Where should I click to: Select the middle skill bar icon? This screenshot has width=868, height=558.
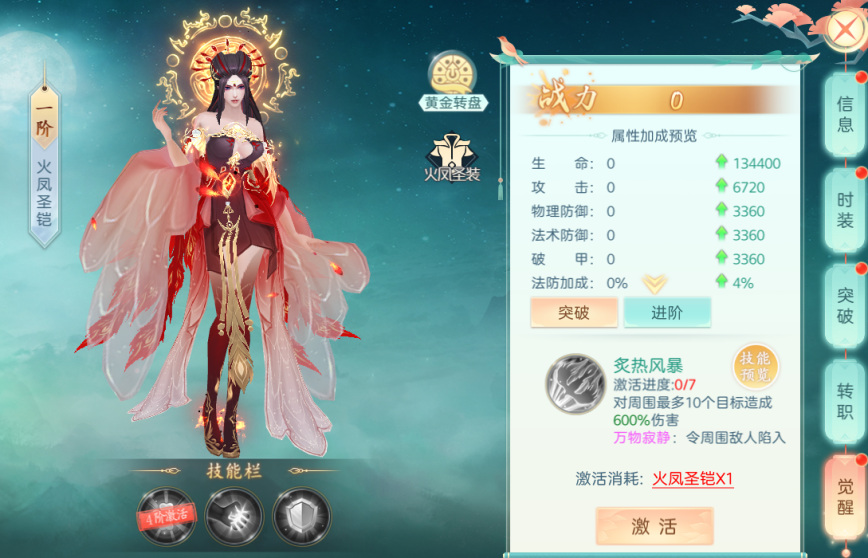tap(234, 514)
